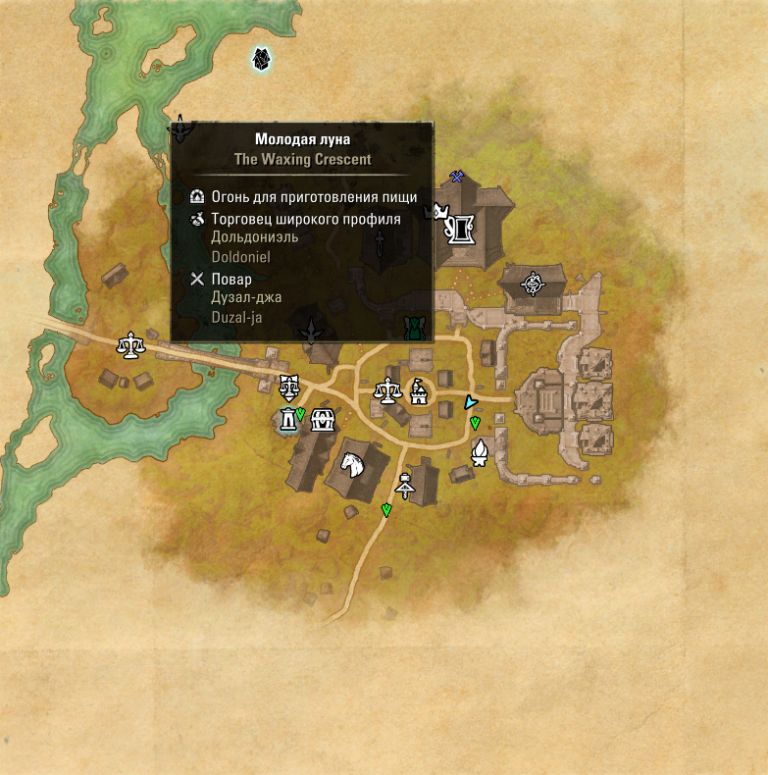Viewport: 768px width, 775px height.
Task: Click the round crafting station marker
Action: [x=533, y=283]
